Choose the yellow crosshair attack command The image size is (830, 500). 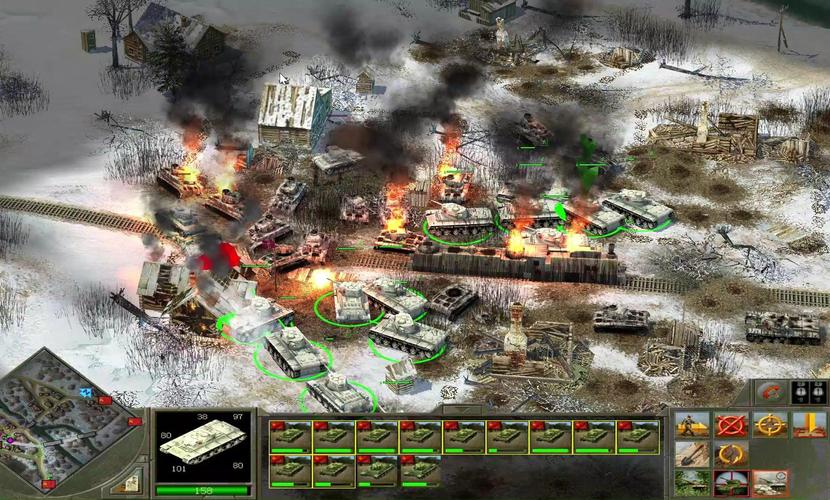tap(770, 425)
